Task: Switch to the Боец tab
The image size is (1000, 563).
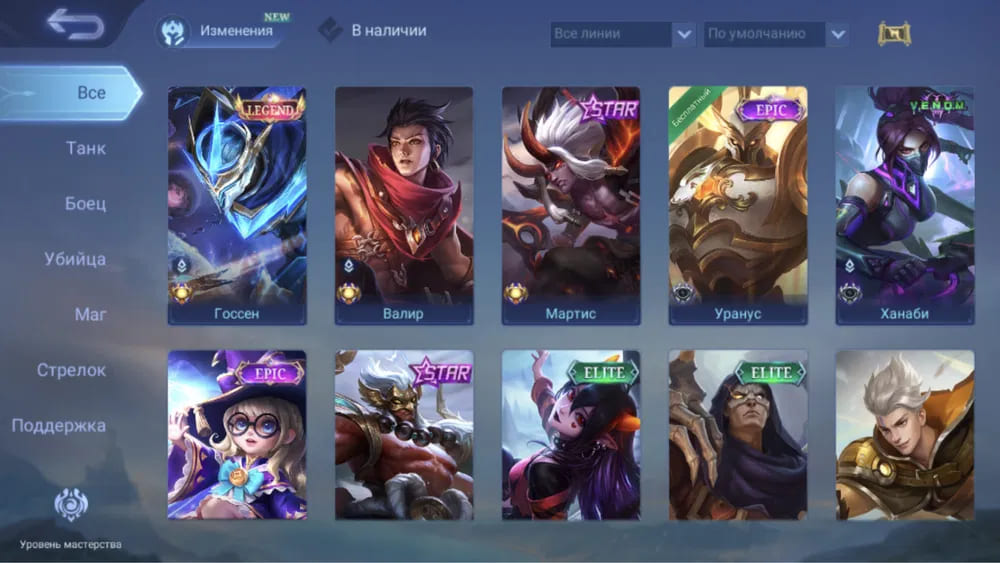Action: coord(85,204)
